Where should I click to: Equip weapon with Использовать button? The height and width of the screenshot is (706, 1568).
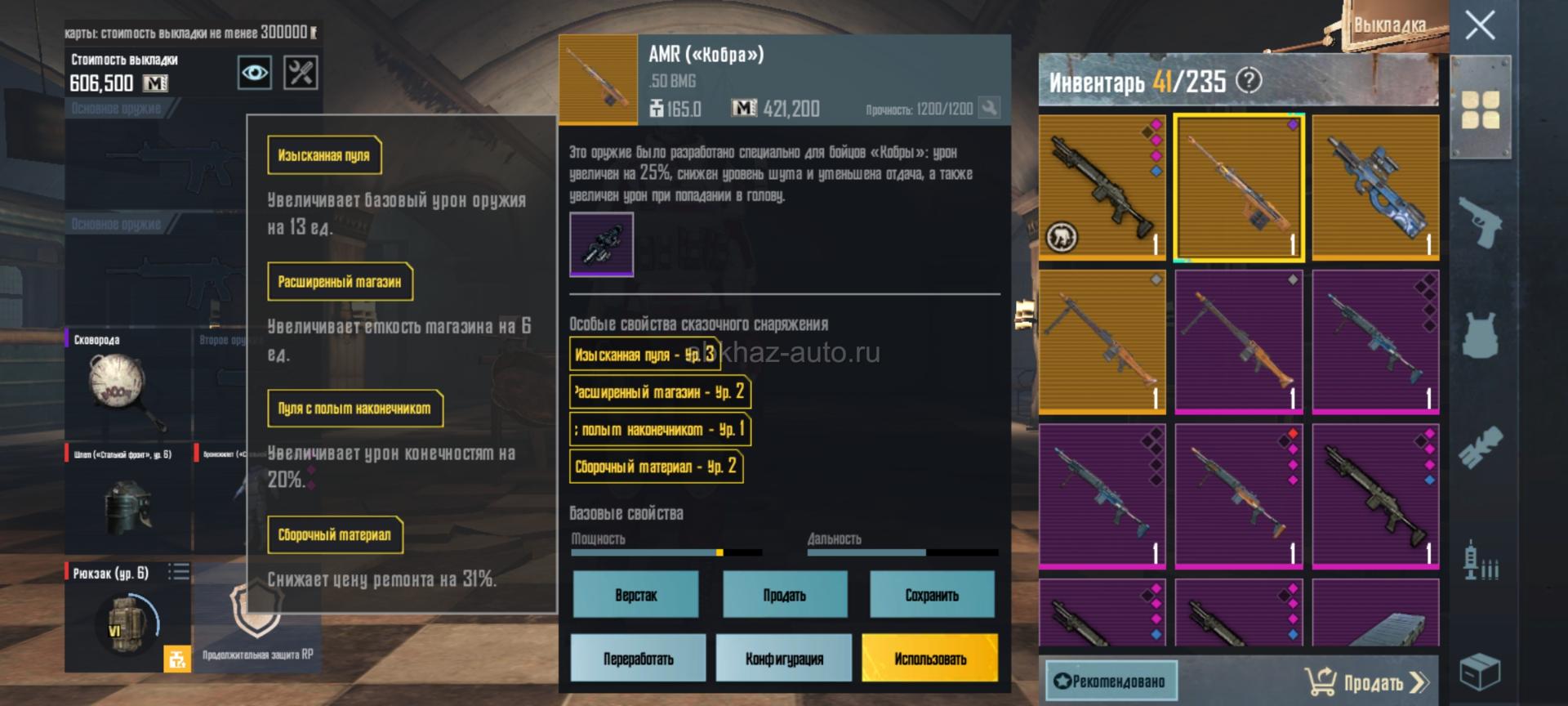click(930, 659)
